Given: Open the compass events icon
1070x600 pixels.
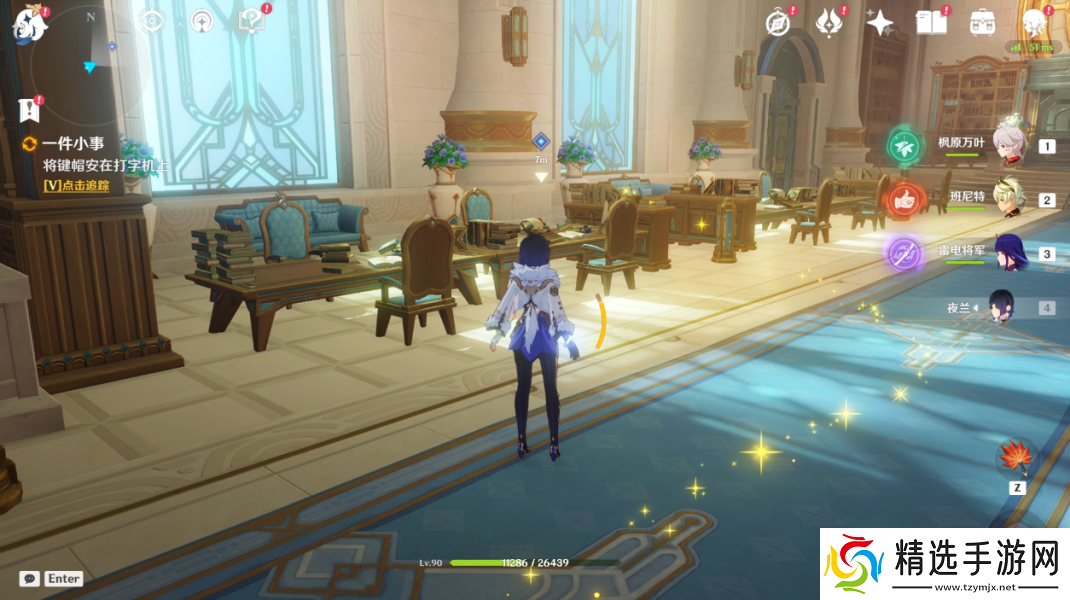Looking at the screenshot, I should [x=778, y=22].
